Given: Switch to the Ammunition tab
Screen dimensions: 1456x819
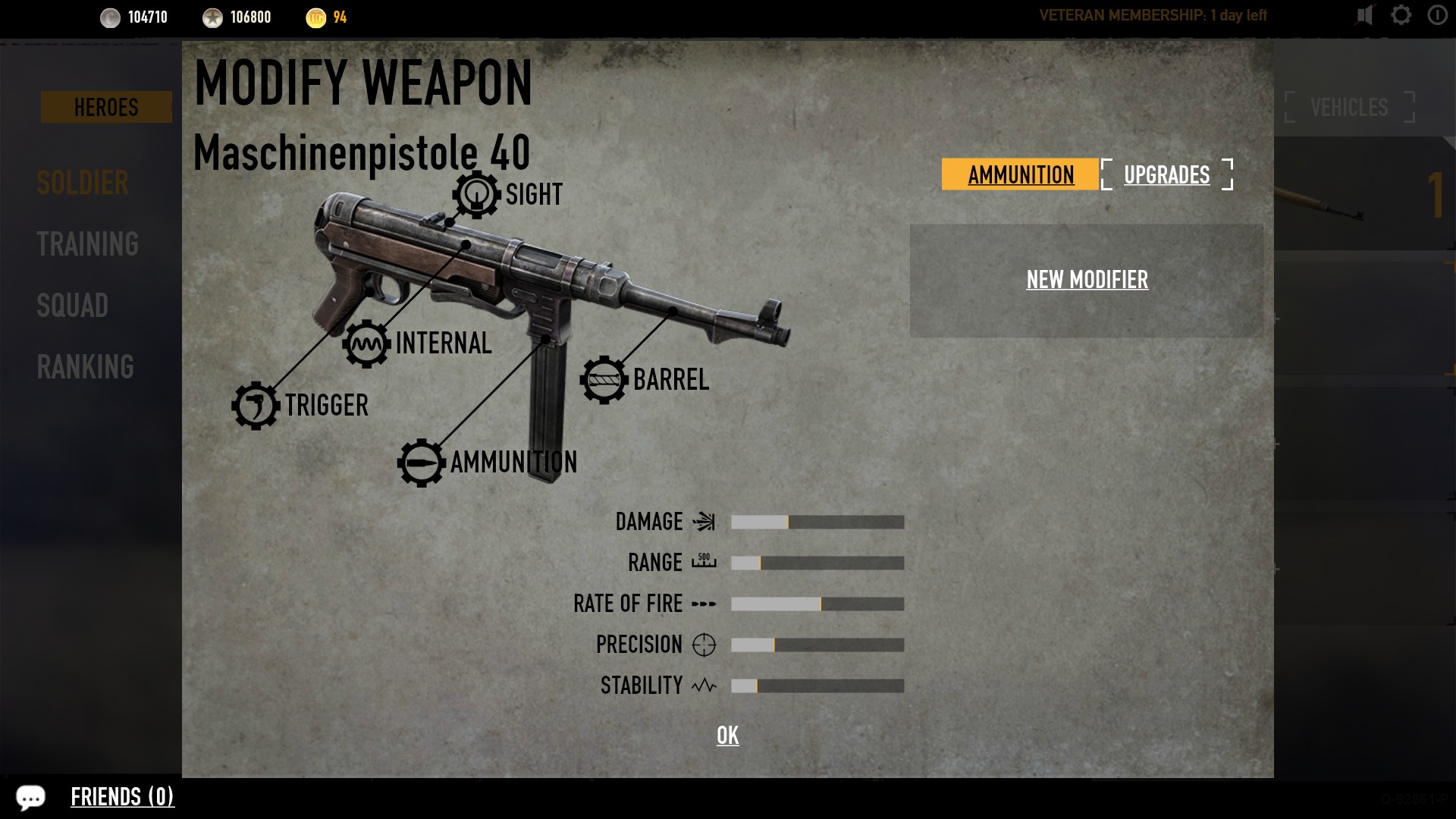Looking at the screenshot, I should click(1020, 174).
